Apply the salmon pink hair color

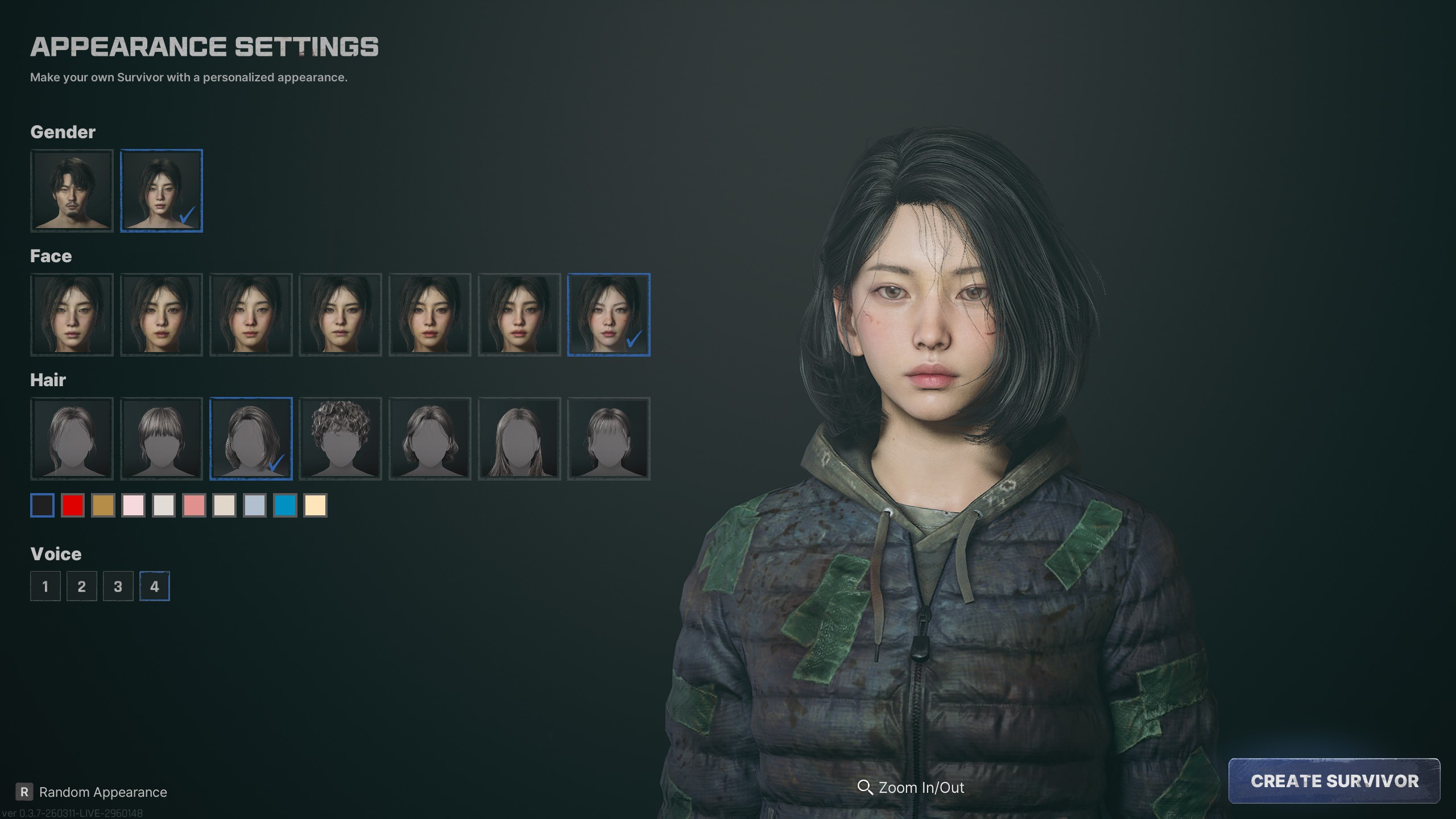(194, 505)
